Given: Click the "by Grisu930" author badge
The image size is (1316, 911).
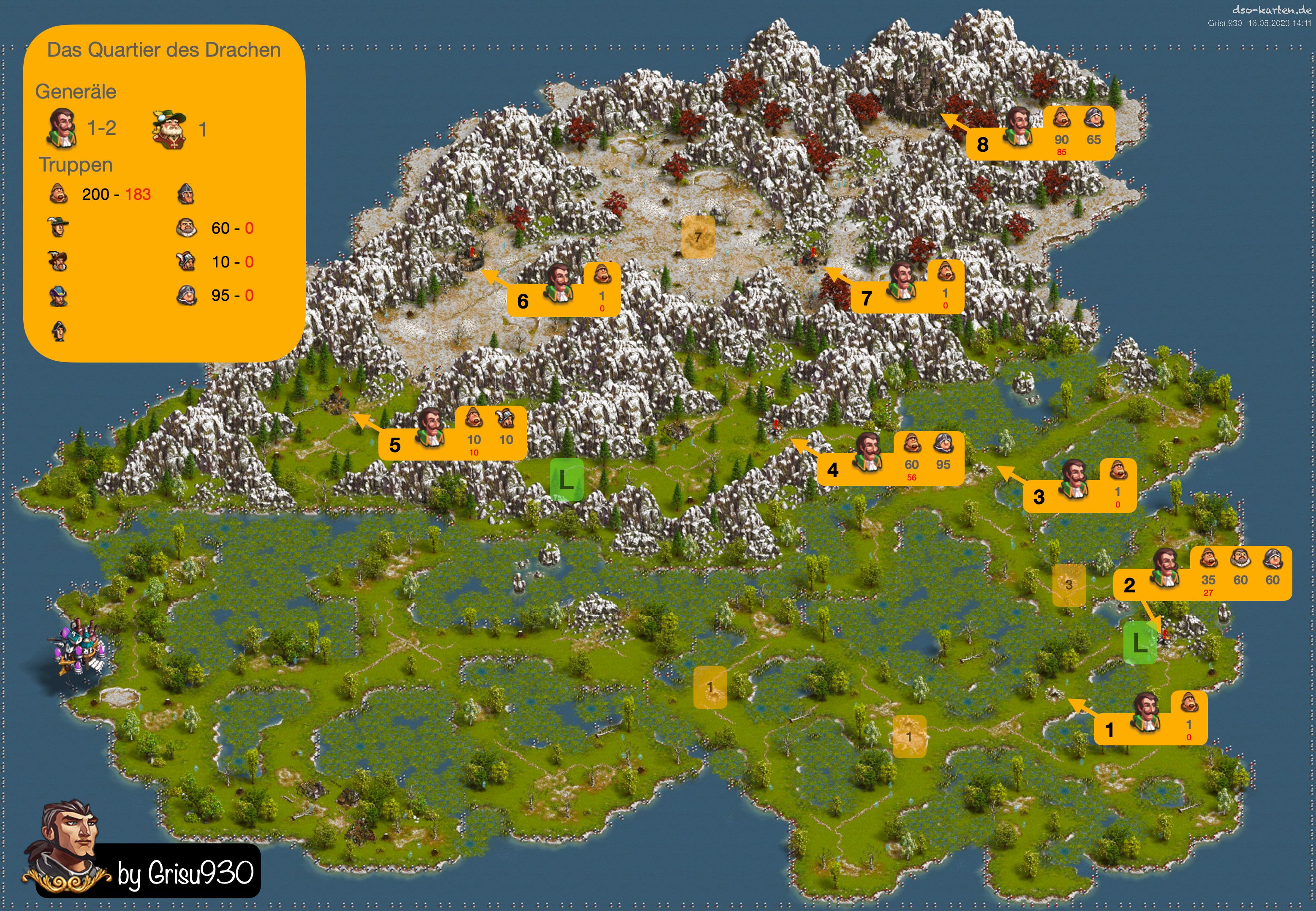Looking at the screenshot, I should [x=185, y=872].
